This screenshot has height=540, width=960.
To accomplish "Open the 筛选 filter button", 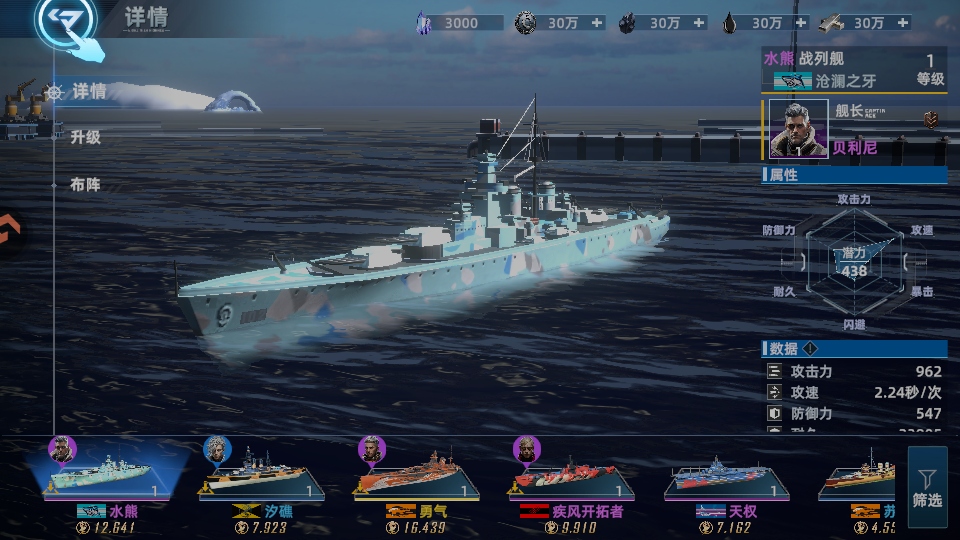I will tap(927, 487).
